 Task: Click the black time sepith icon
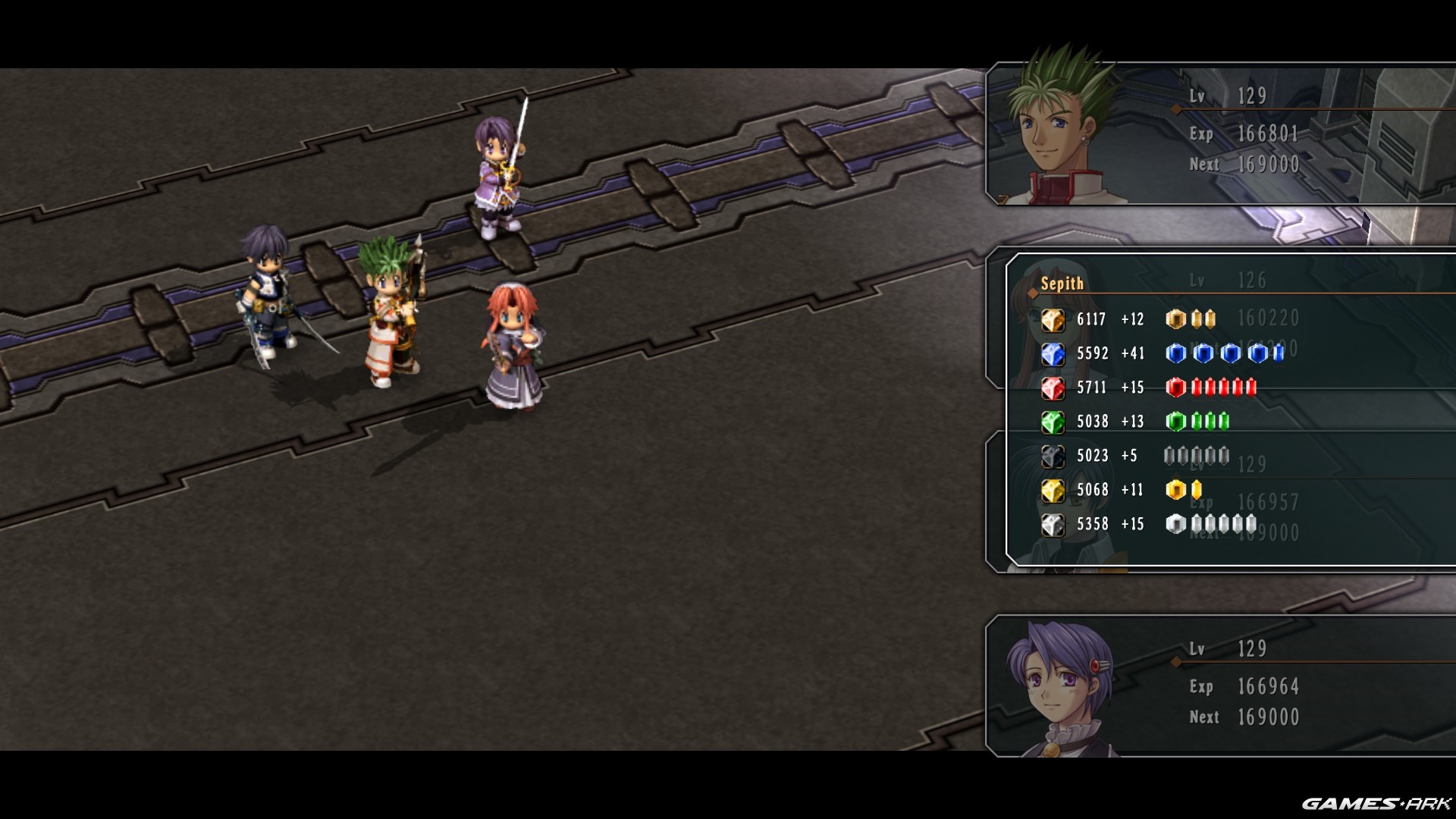1053,457
